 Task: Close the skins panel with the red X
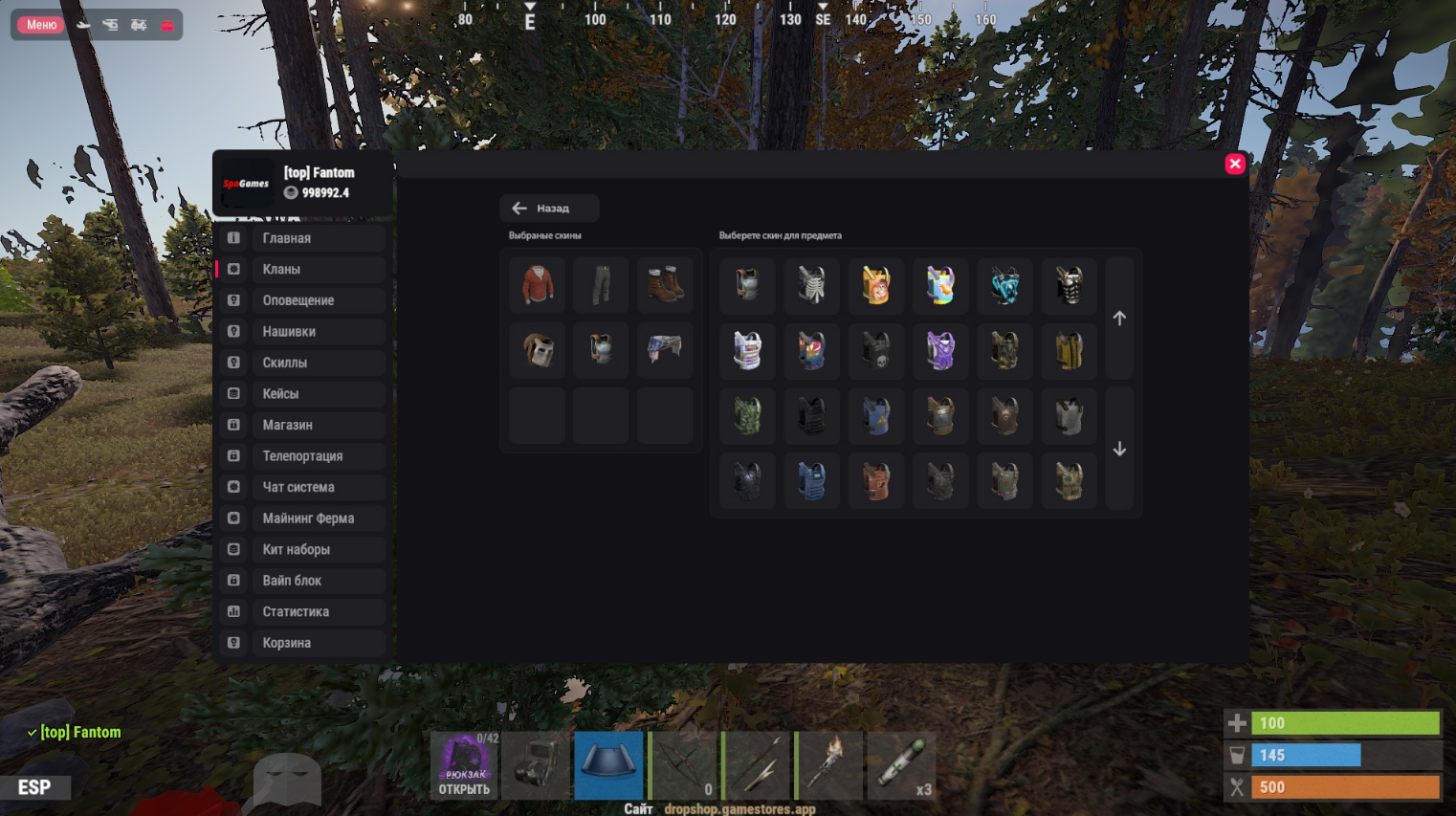pos(1235,164)
